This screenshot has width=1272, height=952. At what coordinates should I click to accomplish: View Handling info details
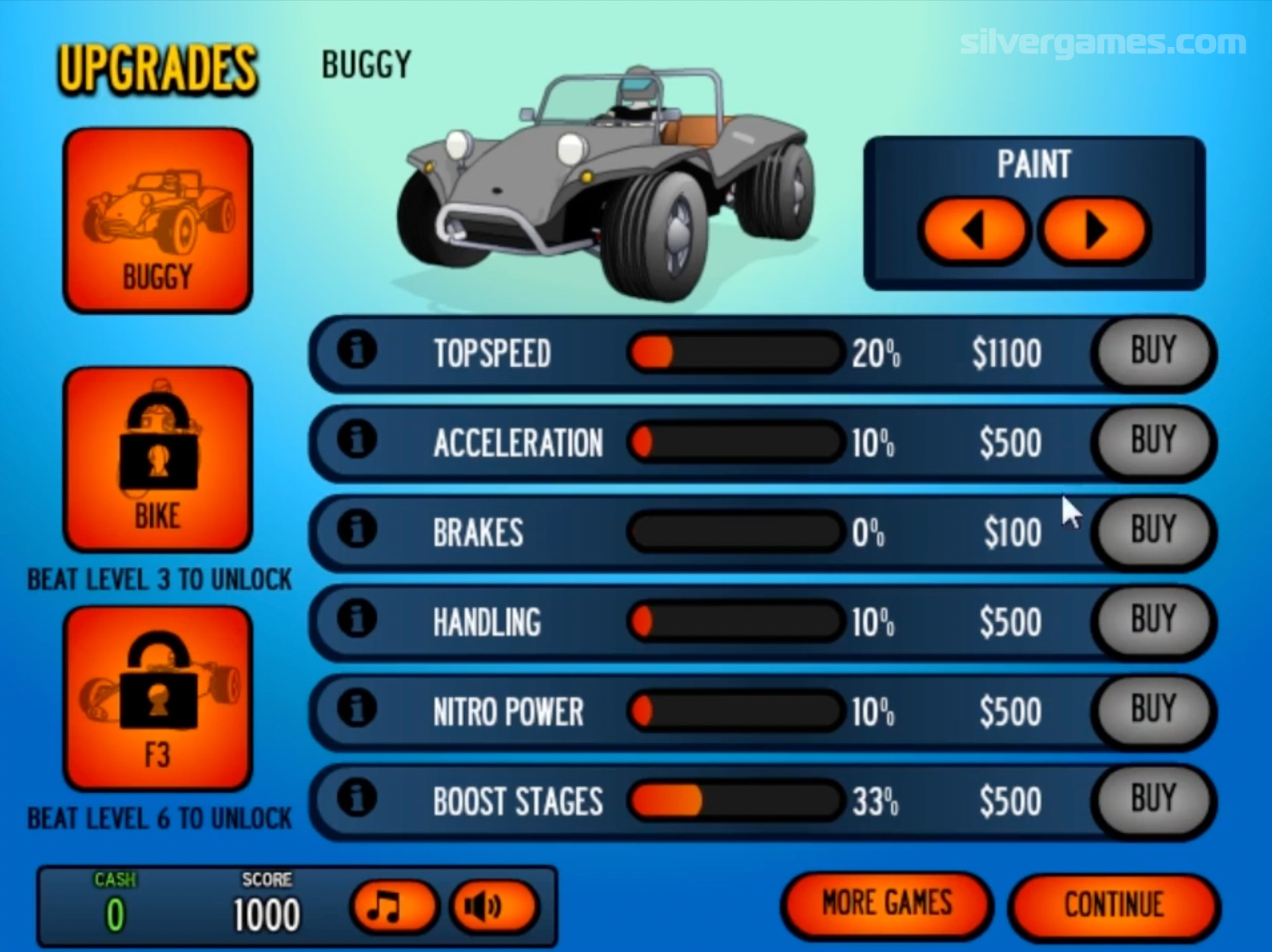[357, 618]
